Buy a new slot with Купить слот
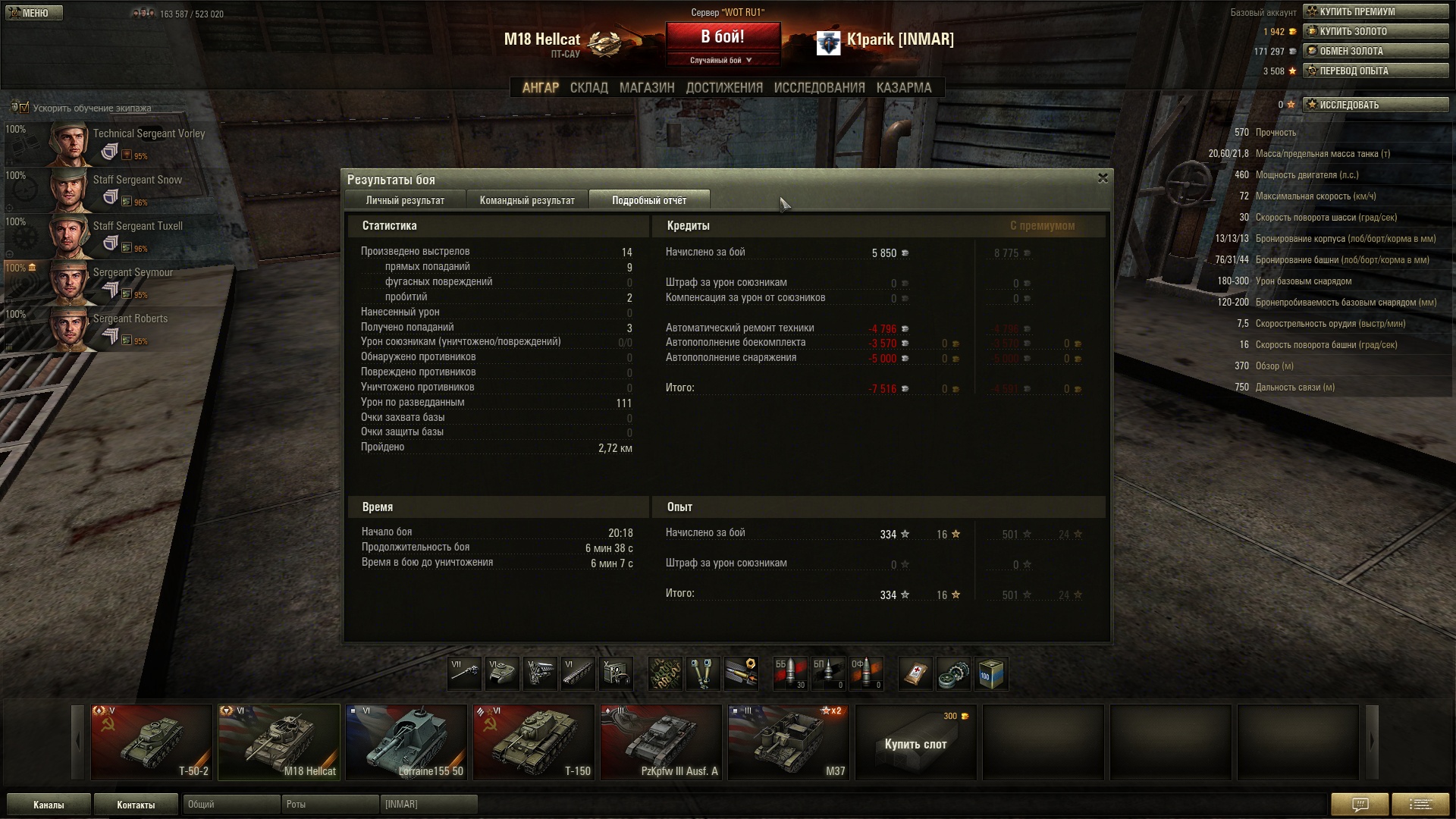The image size is (1456, 819). [x=915, y=743]
